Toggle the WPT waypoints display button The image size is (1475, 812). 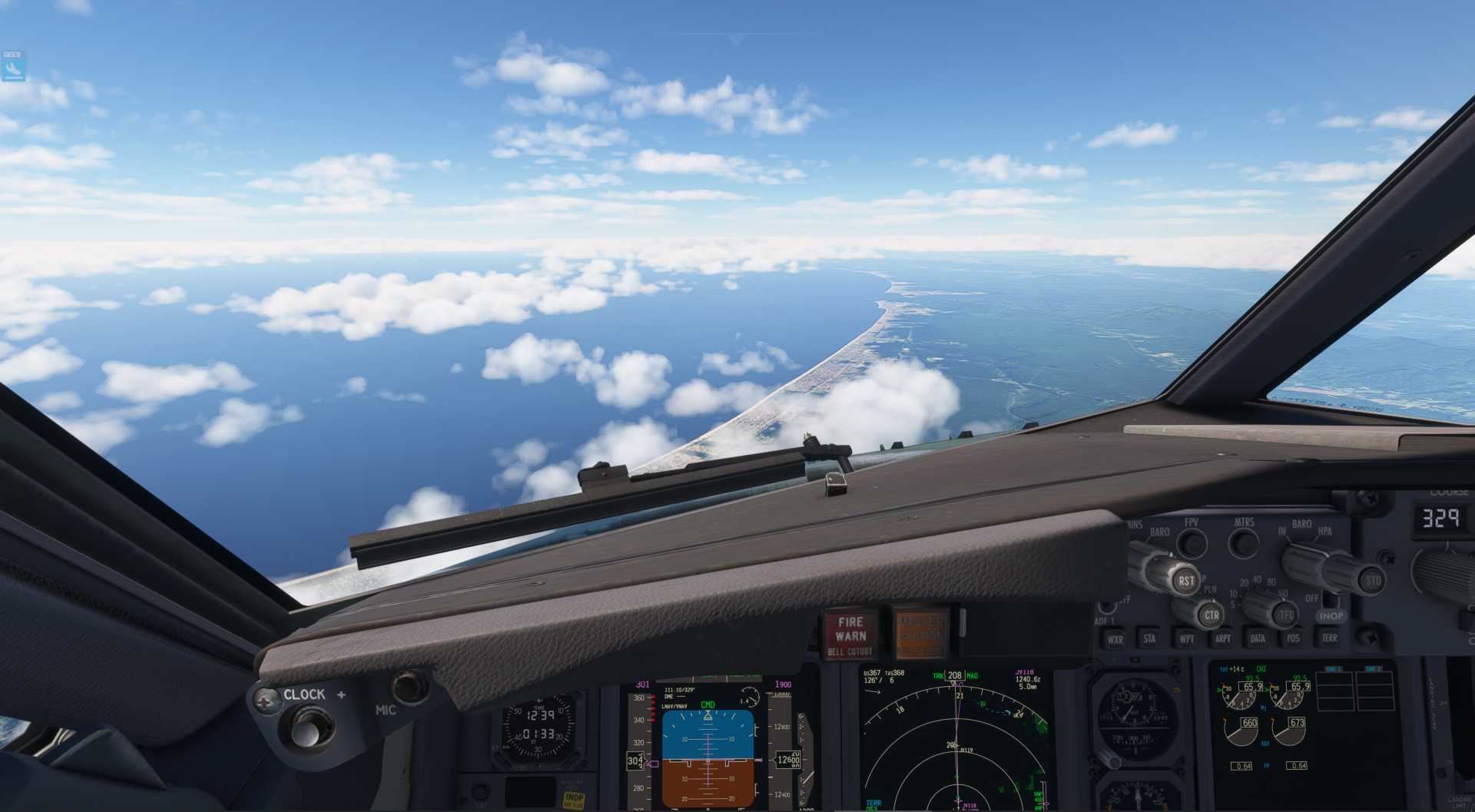[x=1187, y=639]
